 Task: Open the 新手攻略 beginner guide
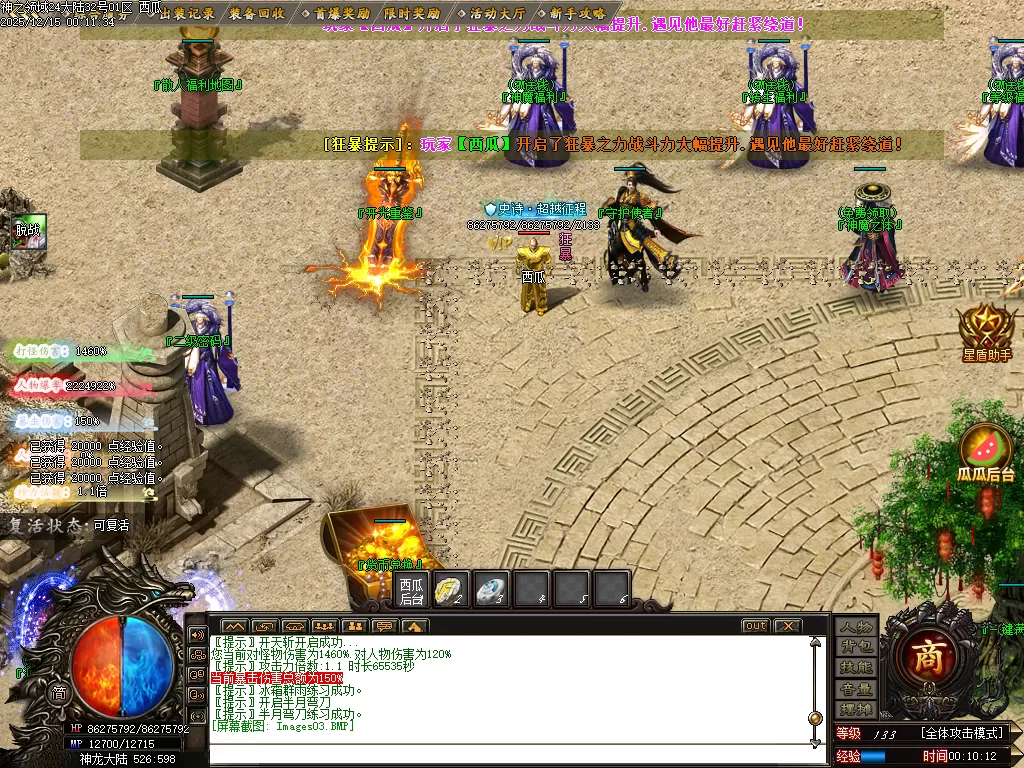(577, 13)
